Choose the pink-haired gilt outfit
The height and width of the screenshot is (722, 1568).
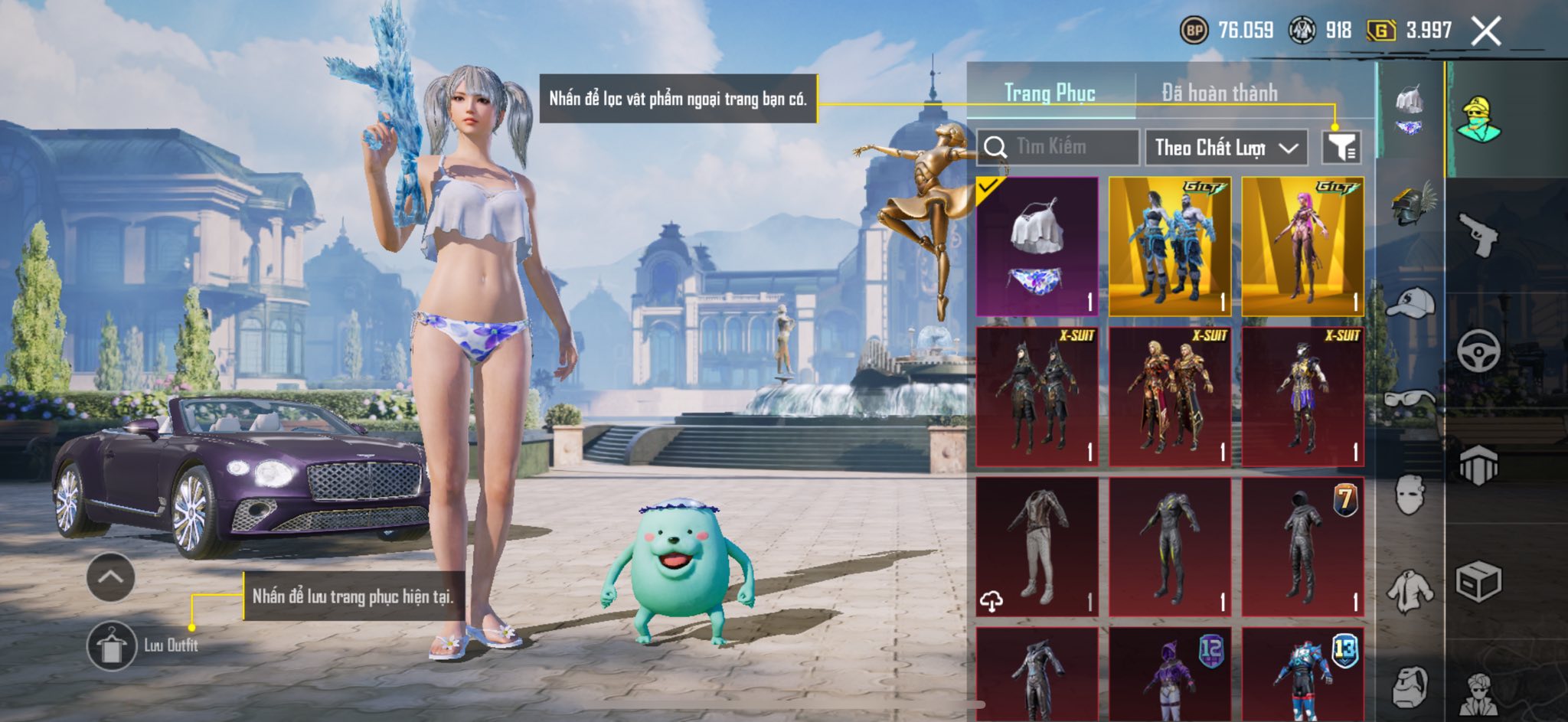point(1302,247)
